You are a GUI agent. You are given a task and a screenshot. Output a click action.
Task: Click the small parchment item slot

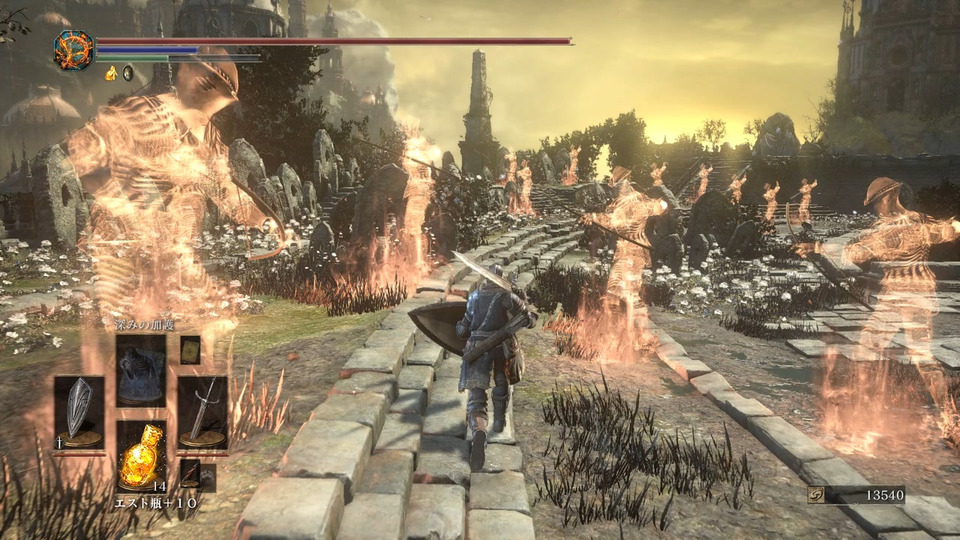tap(190, 349)
